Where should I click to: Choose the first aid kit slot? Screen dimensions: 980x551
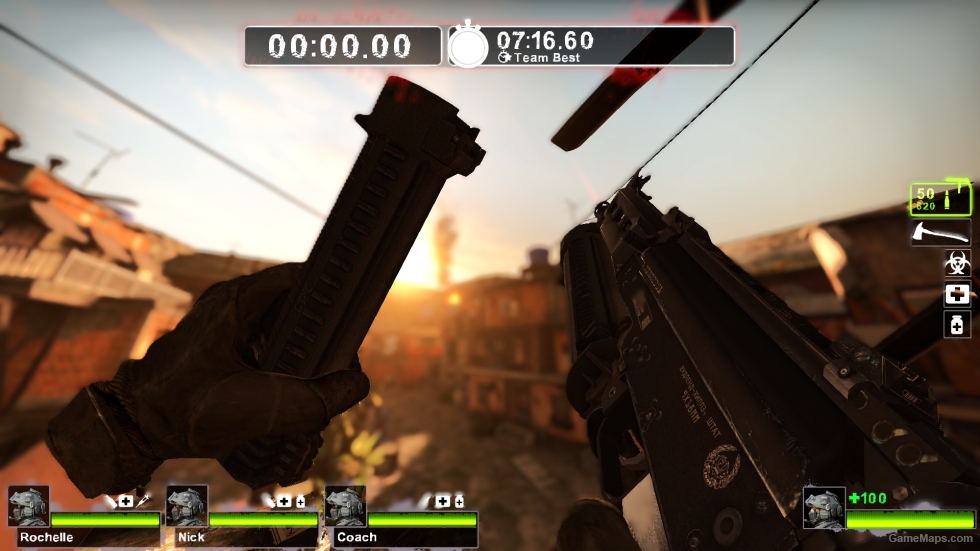[957, 294]
